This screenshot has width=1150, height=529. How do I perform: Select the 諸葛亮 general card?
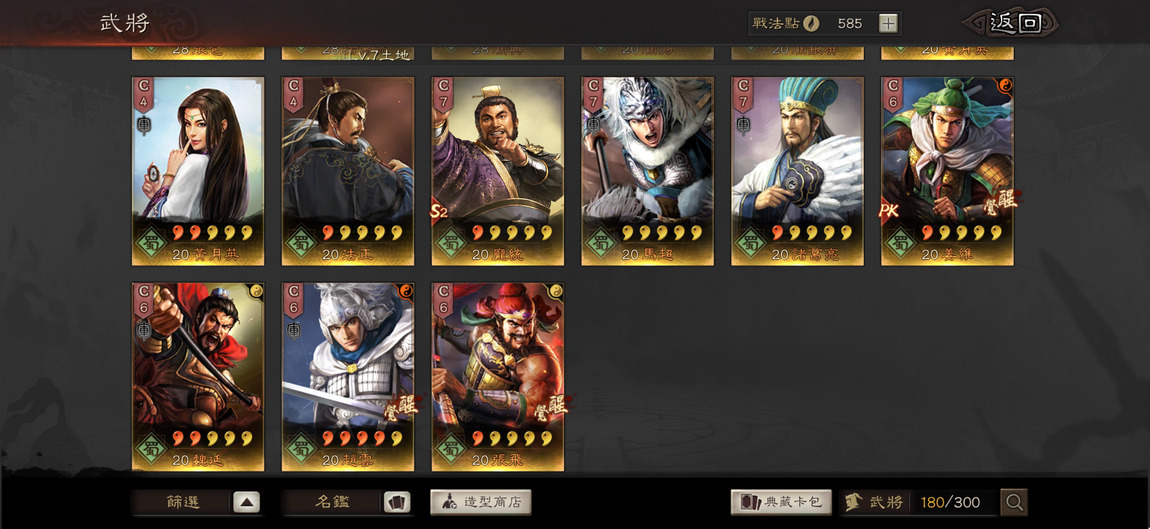tap(798, 171)
